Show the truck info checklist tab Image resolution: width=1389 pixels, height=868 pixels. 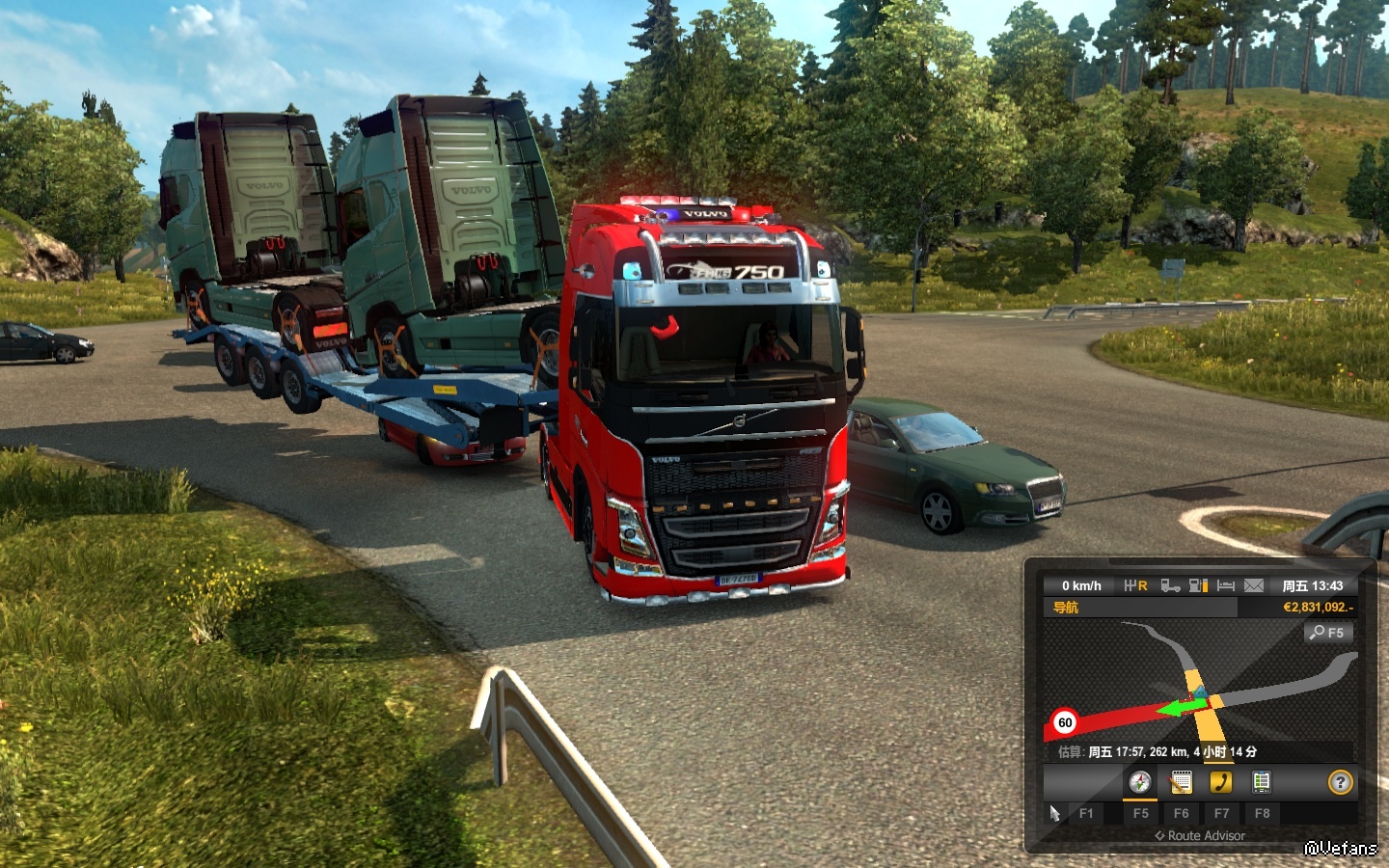pos(1261,782)
